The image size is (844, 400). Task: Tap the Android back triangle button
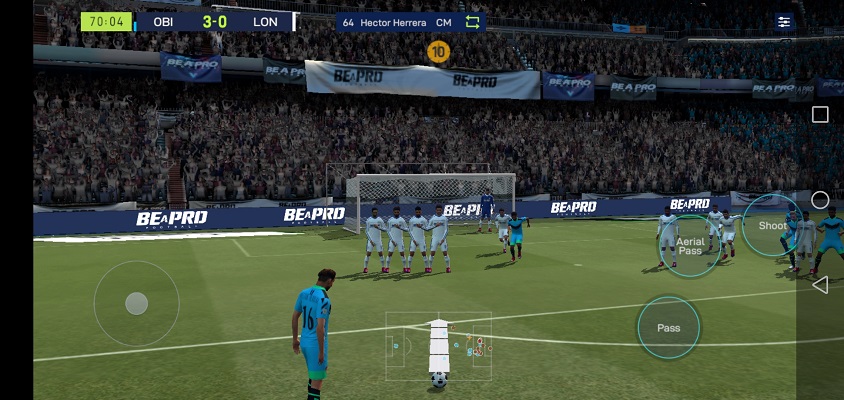point(820,285)
